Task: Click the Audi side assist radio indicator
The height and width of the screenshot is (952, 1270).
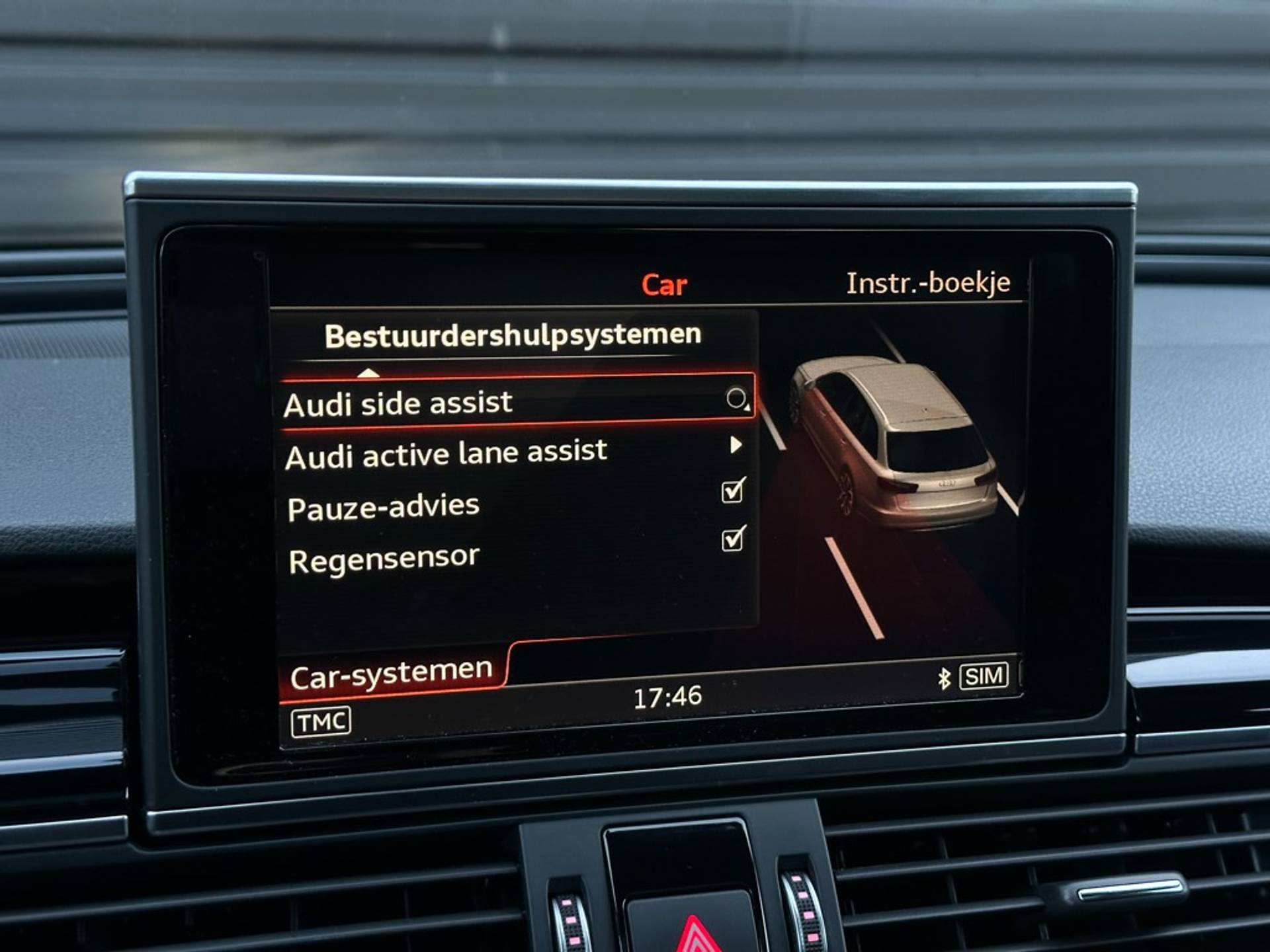Action: pyautogui.click(x=736, y=398)
